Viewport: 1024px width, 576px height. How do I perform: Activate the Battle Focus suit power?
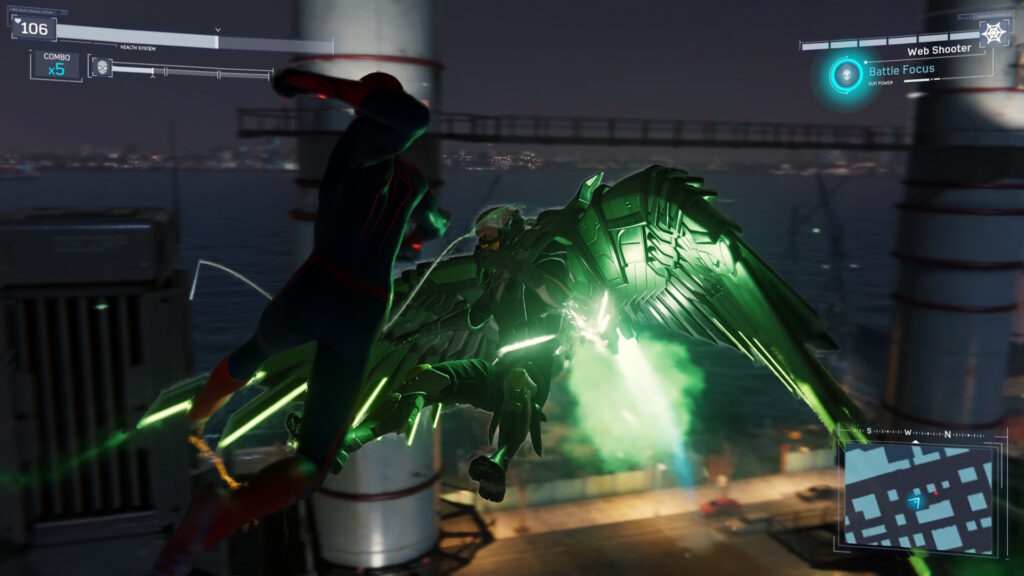coord(847,73)
